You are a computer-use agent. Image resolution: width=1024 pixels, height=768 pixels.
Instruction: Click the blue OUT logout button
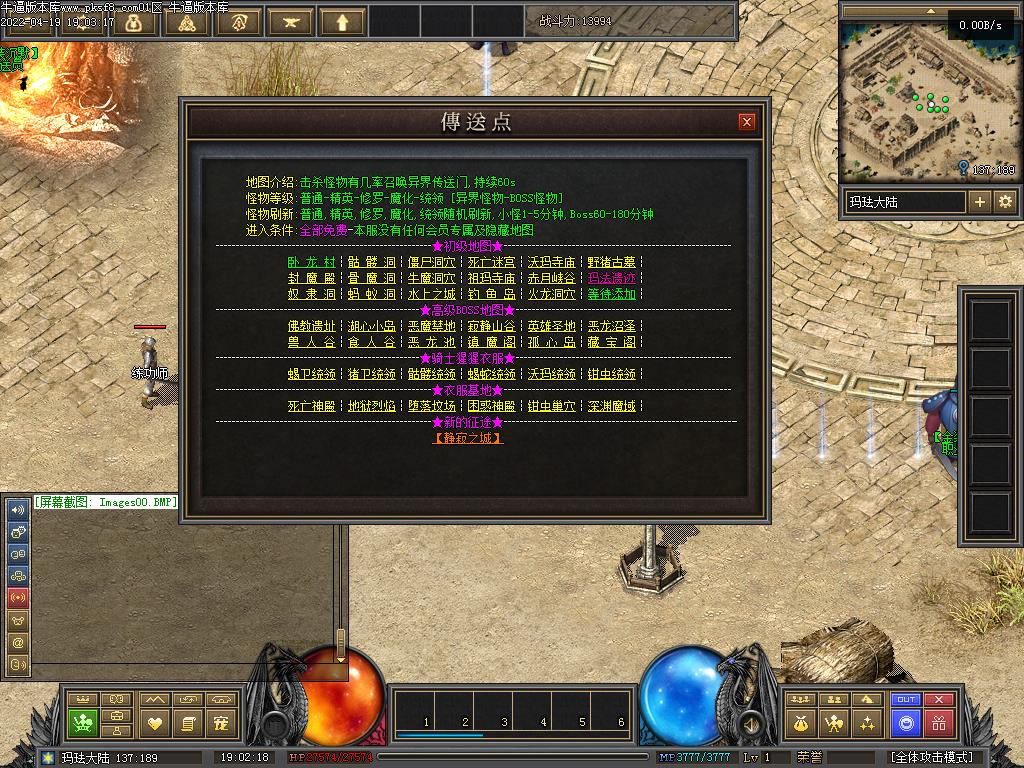tap(906, 699)
